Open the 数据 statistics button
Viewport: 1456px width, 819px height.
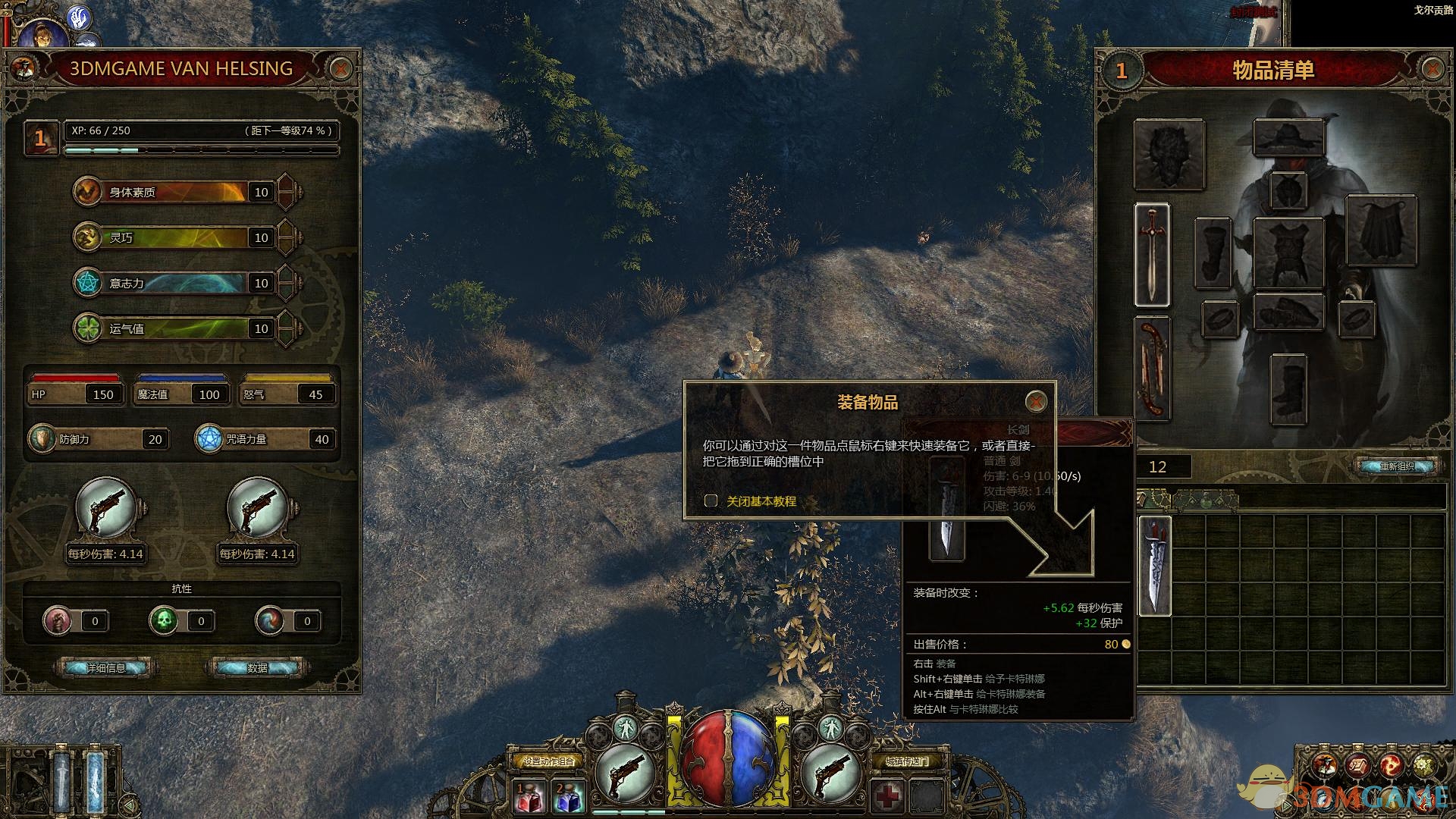pos(257,668)
